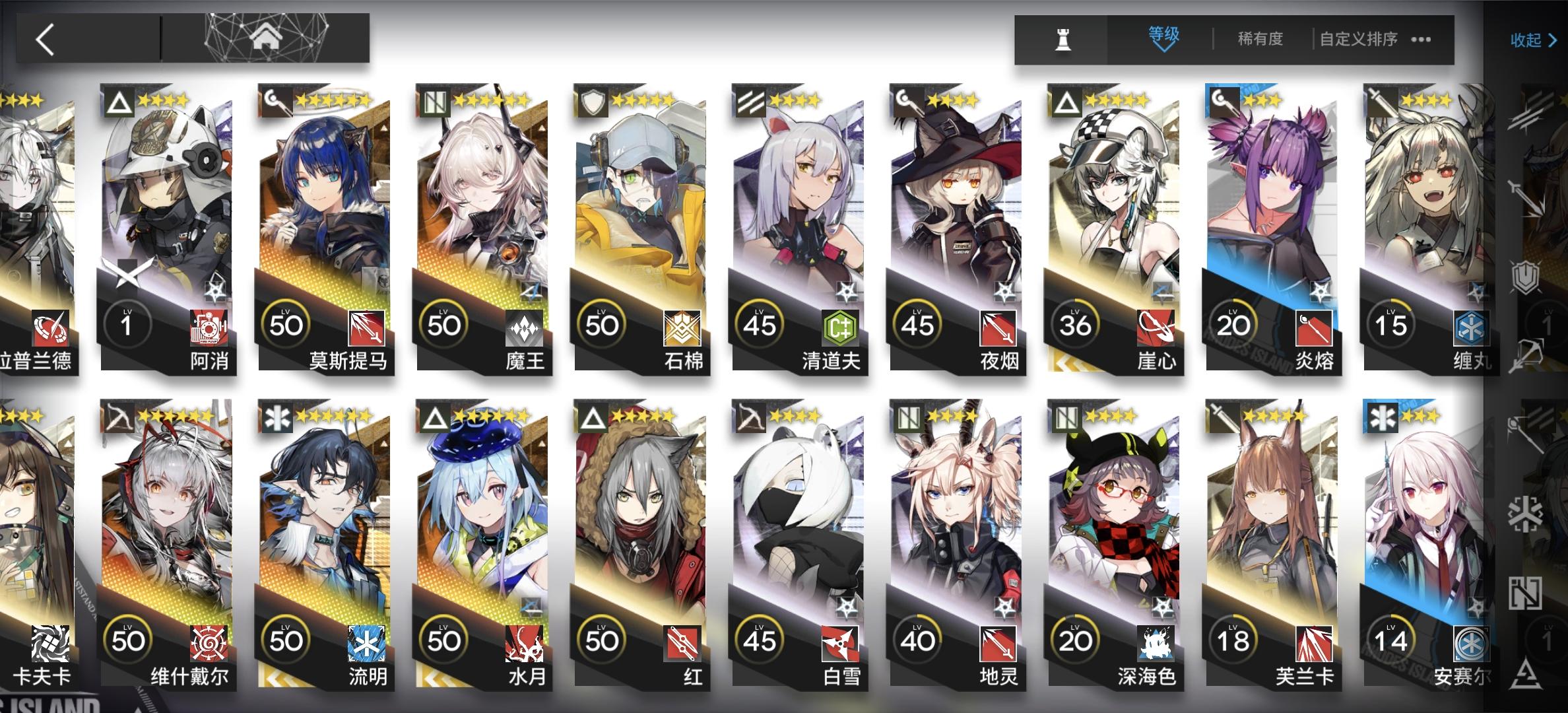Click 阿消's level progress ring
This screenshot has width=1568, height=713.
coord(129,324)
